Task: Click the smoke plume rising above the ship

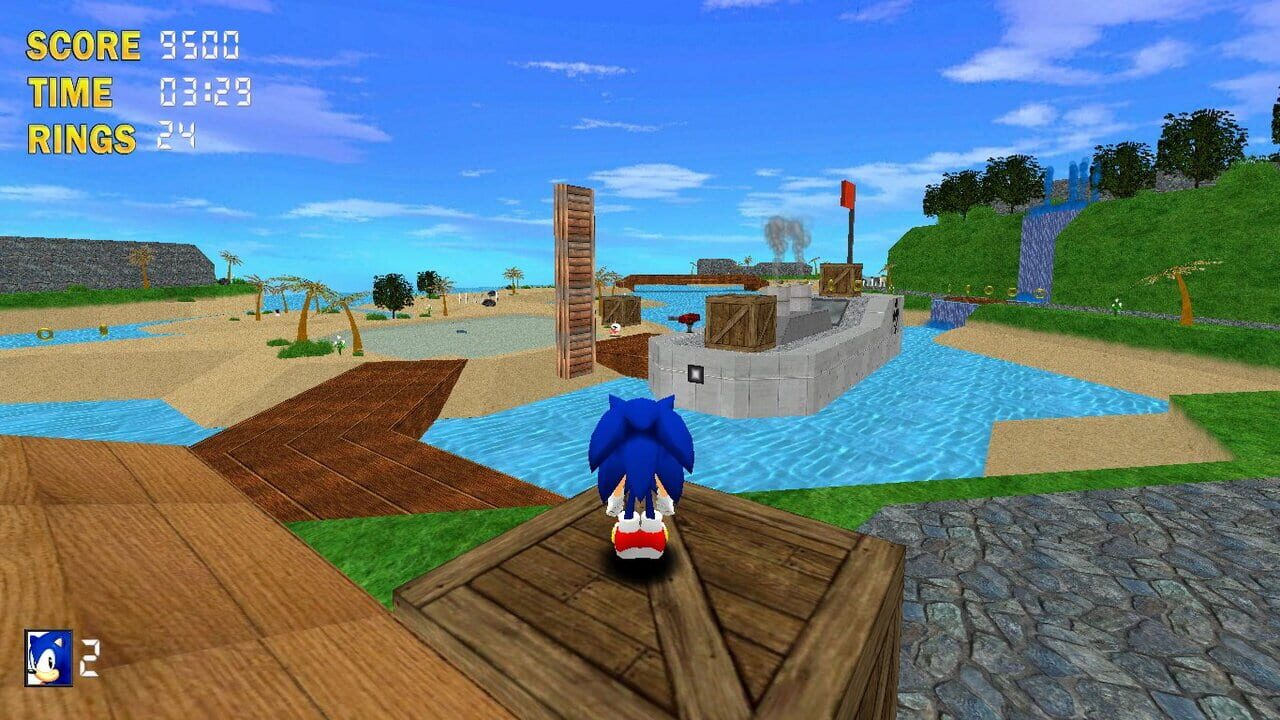Action: click(x=787, y=237)
